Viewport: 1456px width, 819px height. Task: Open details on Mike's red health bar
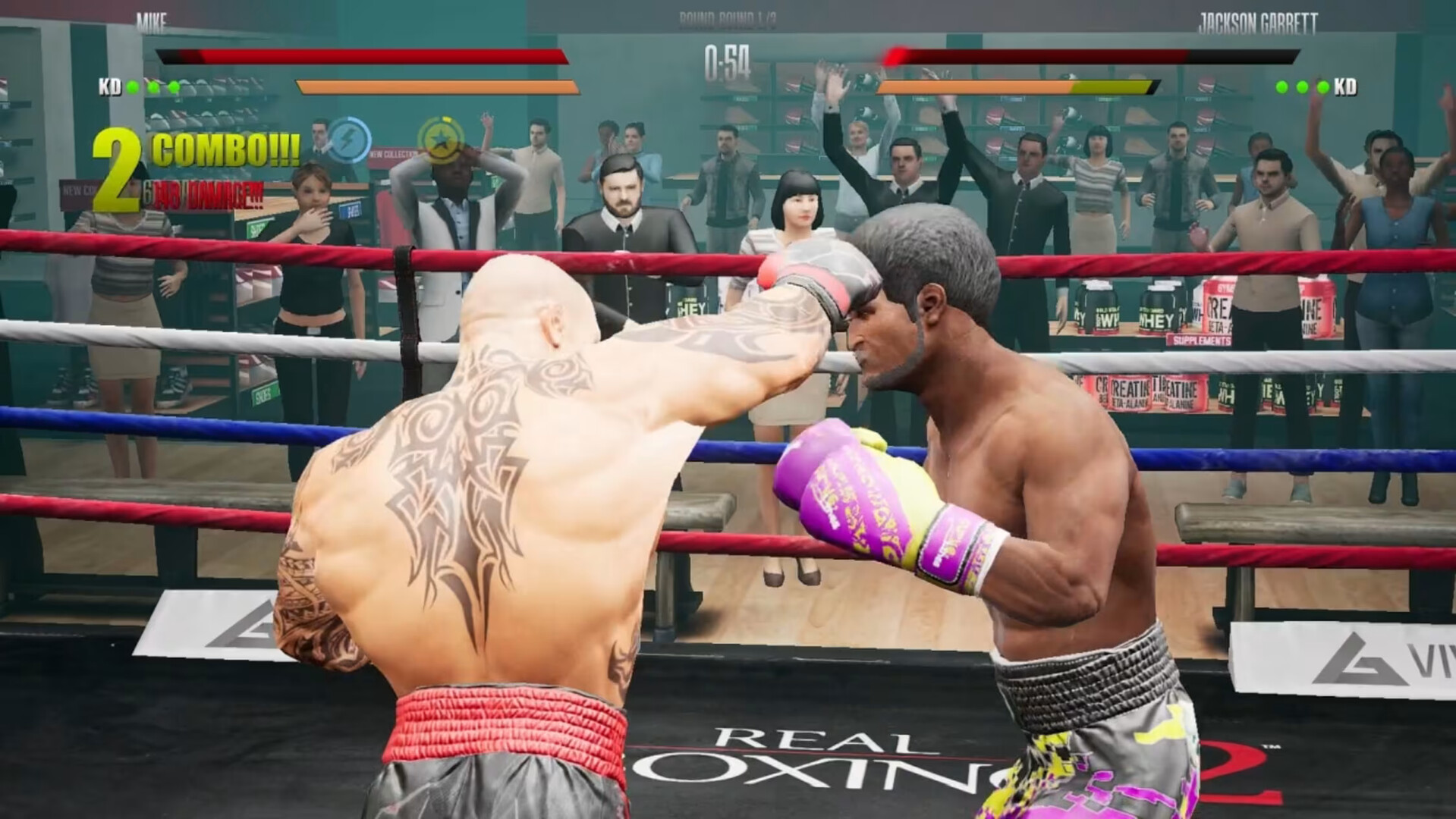[364, 56]
